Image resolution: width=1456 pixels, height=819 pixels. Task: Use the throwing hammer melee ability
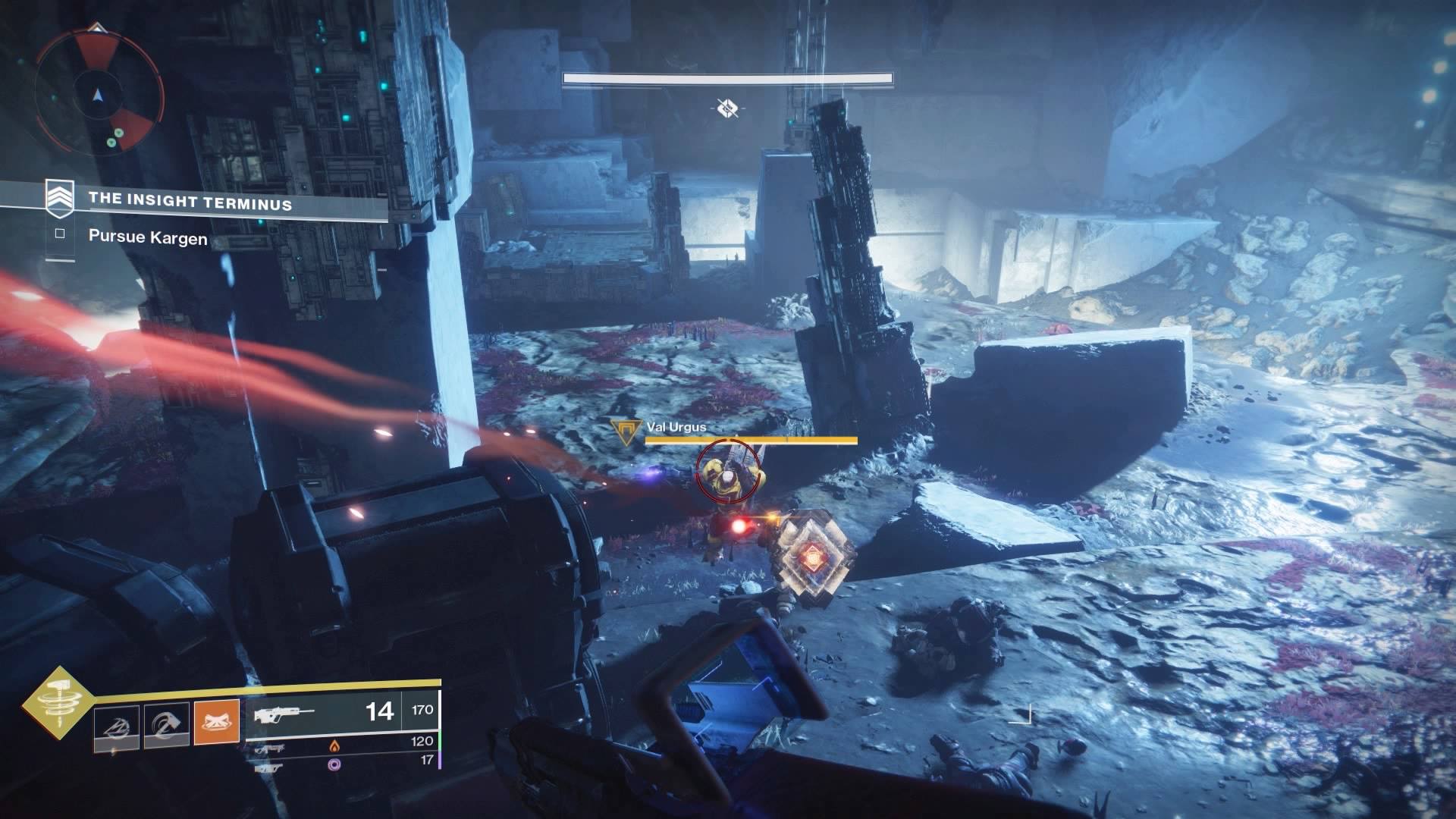pos(167,728)
